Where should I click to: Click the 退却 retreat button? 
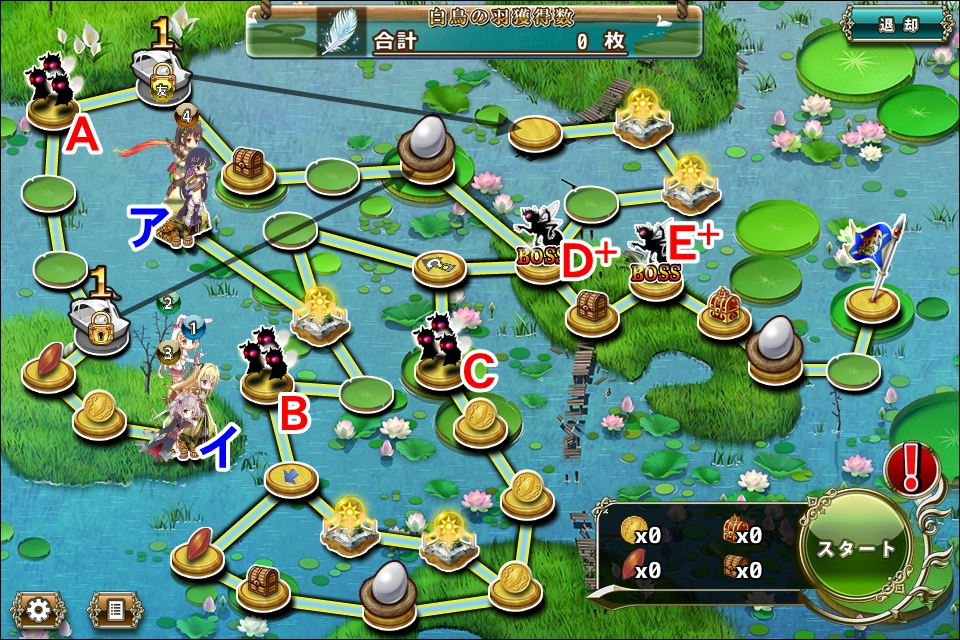tap(897, 24)
